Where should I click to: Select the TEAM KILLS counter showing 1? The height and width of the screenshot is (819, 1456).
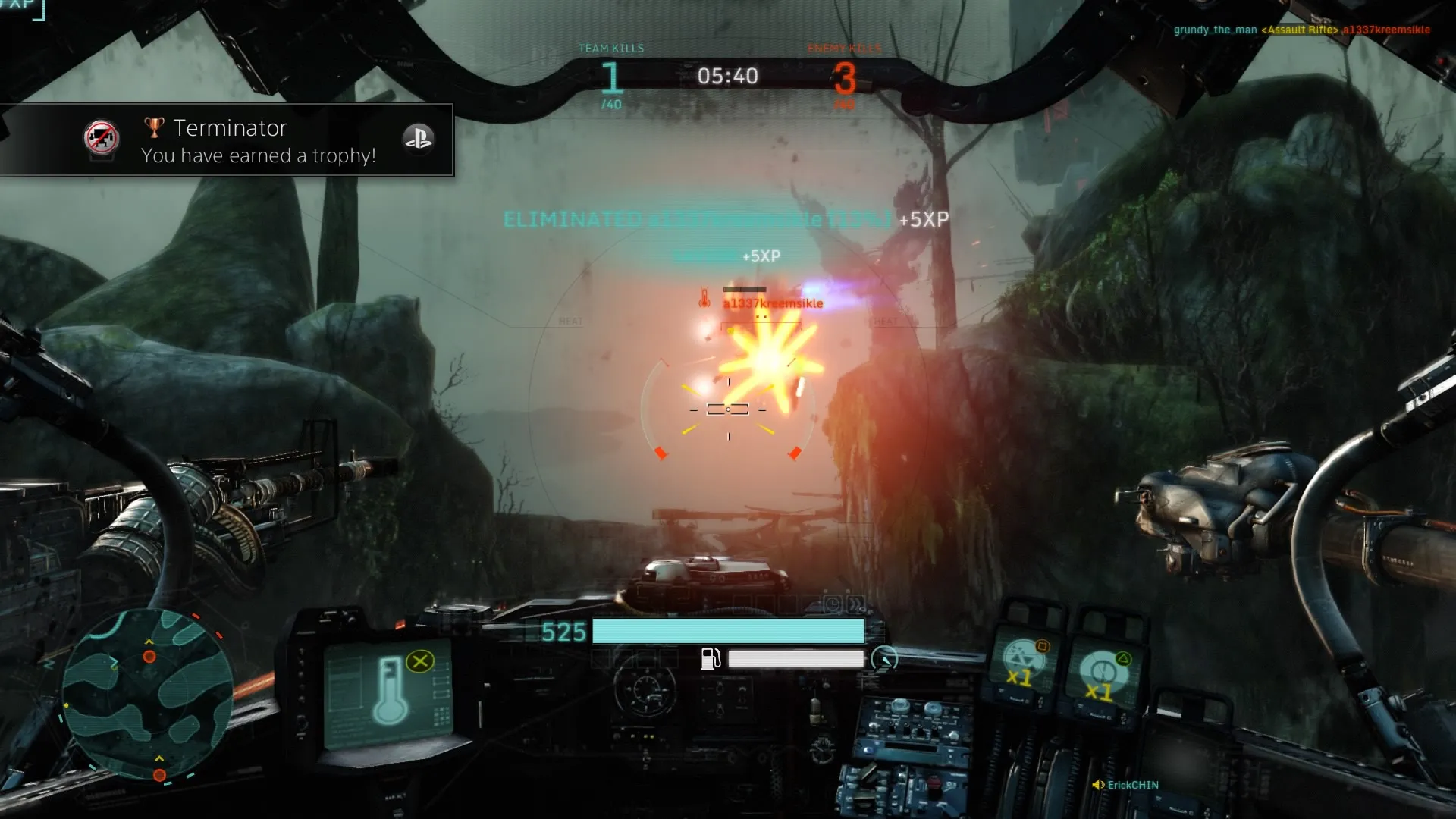point(611,76)
